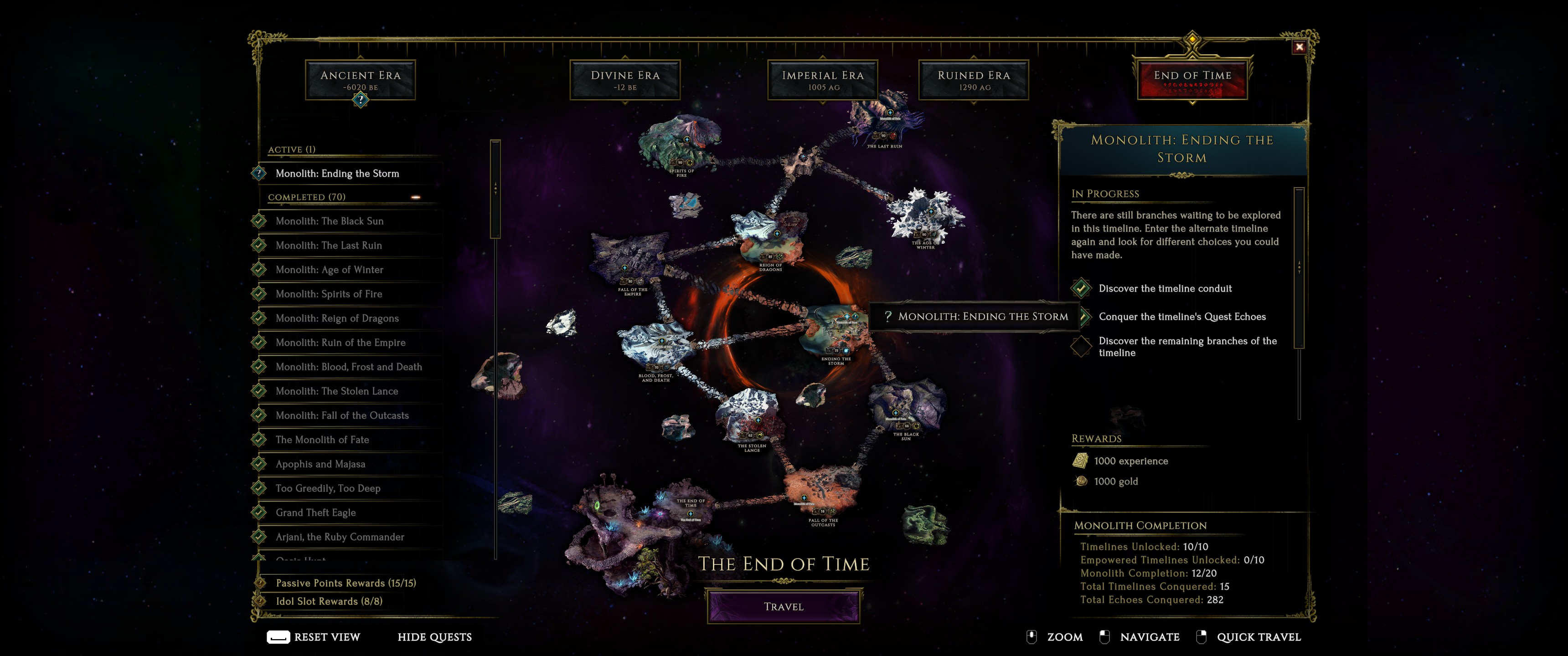Hide the quest list panel
The height and width of the screenshot is (656, 1568).
click(434, 637)
